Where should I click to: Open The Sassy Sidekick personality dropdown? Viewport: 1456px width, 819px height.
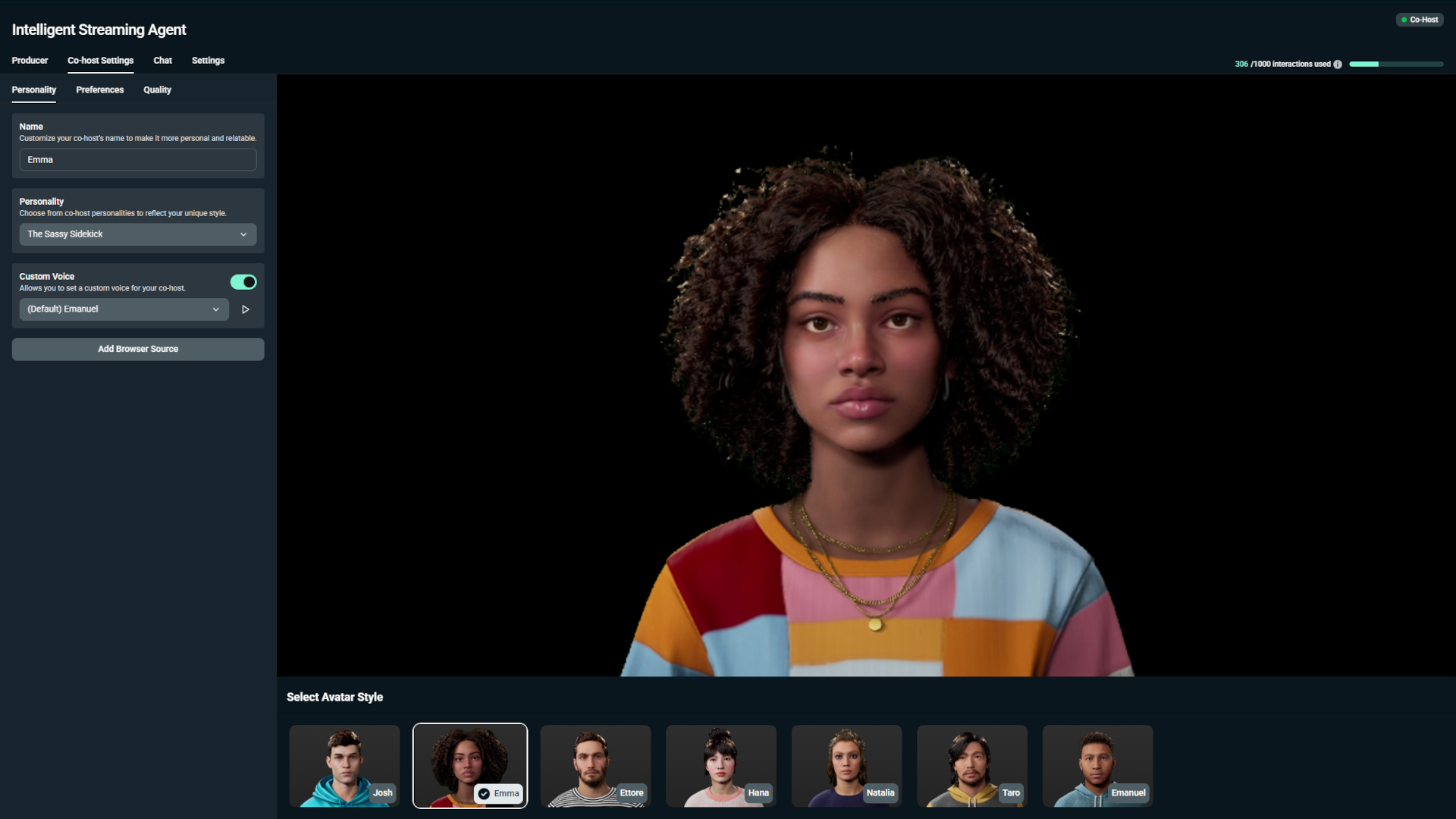pyautogui.click(x=137, y=234)
